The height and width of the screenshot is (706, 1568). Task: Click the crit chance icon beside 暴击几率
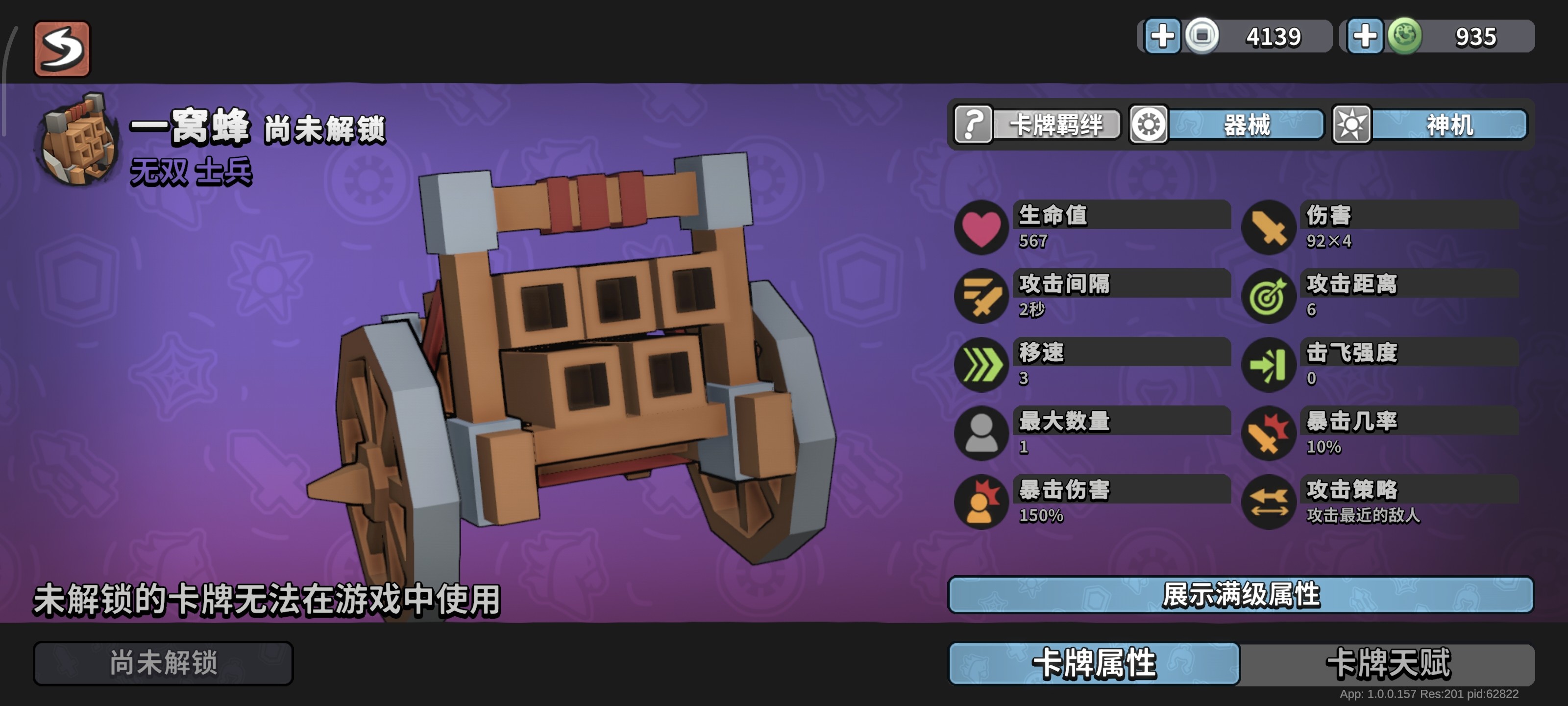[x=1272, y=434]
